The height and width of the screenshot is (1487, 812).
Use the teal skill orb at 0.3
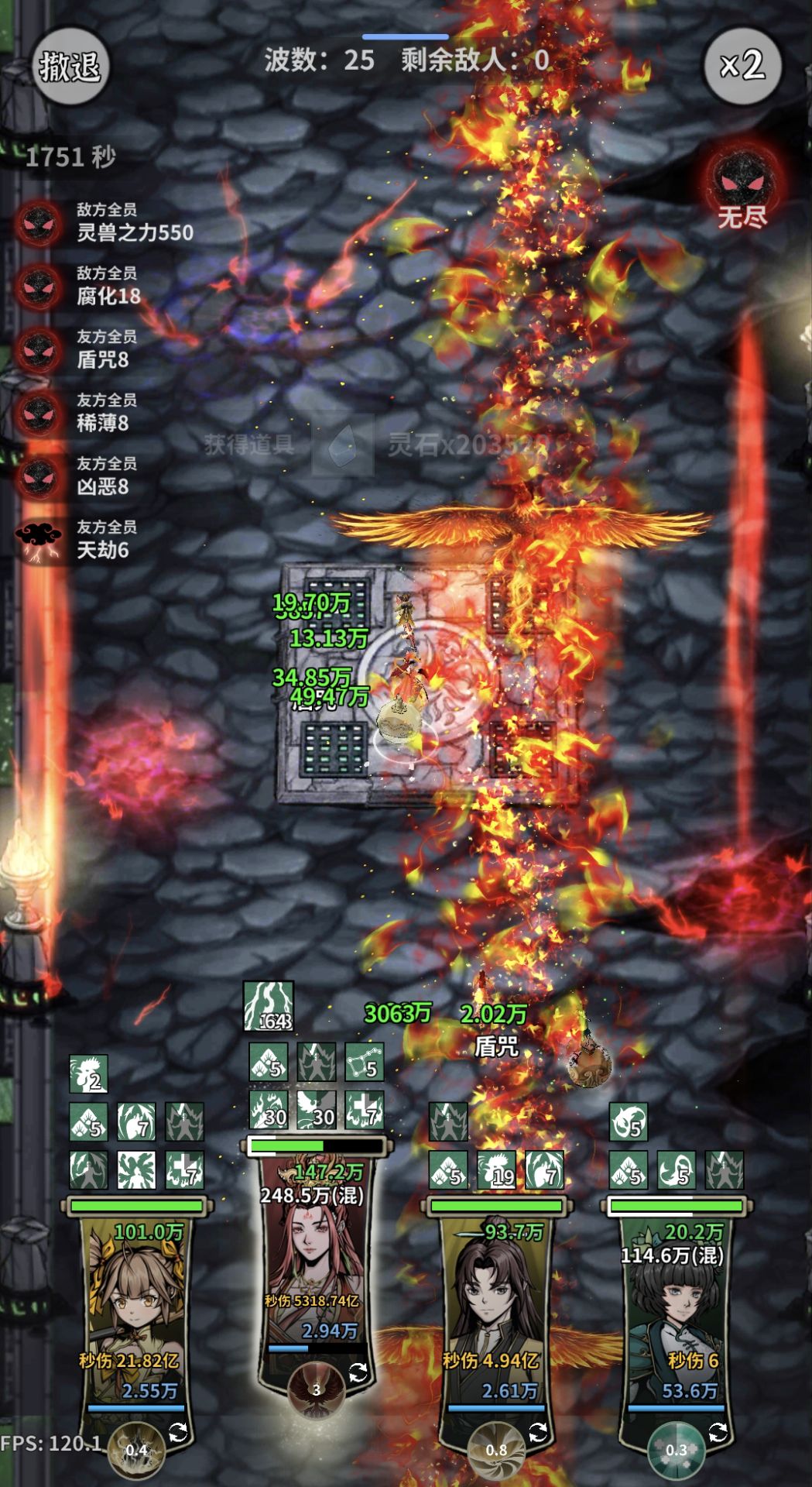tap(676, 1449)
